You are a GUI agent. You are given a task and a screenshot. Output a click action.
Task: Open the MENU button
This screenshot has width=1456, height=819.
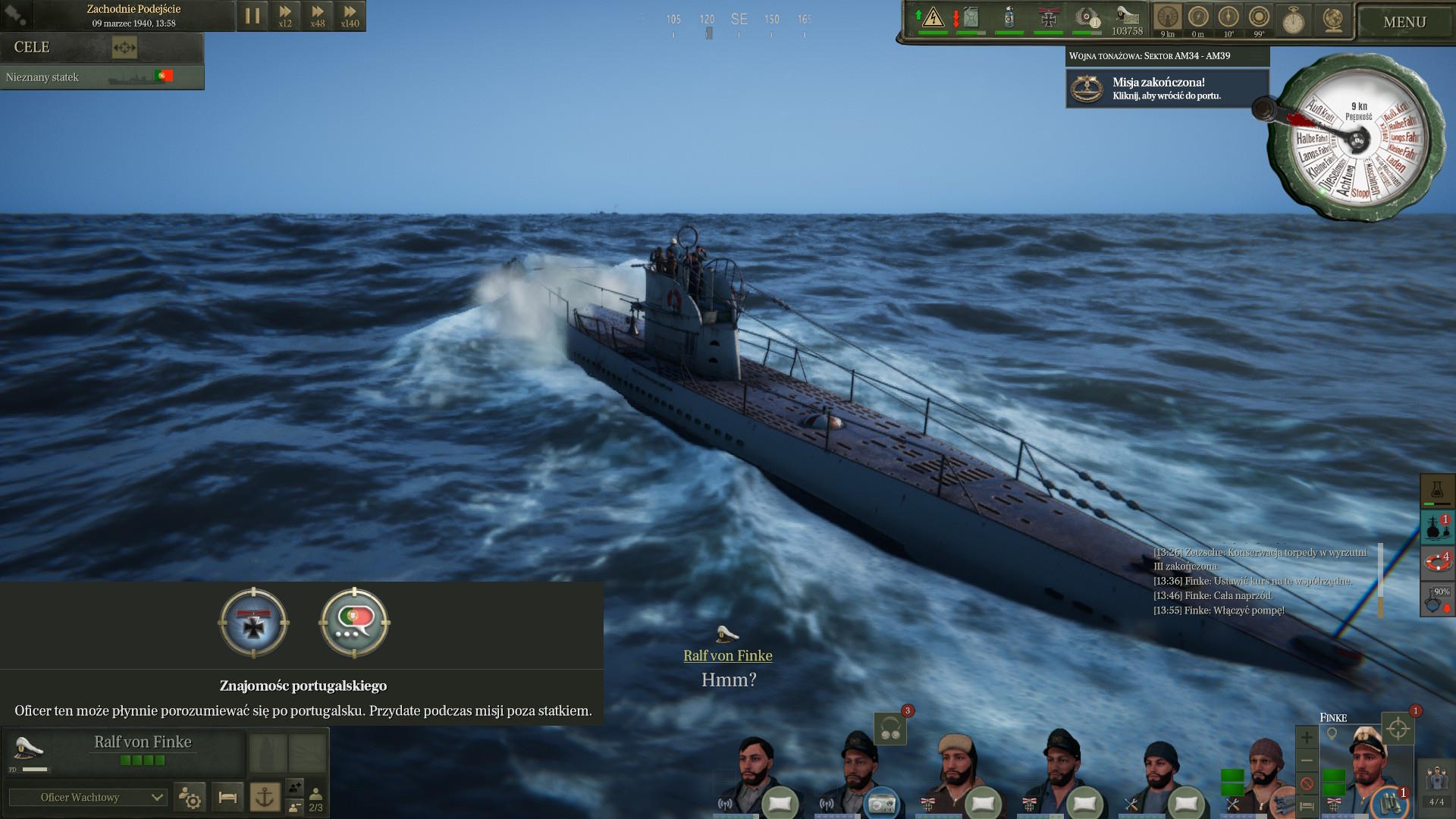point(1404,22)
